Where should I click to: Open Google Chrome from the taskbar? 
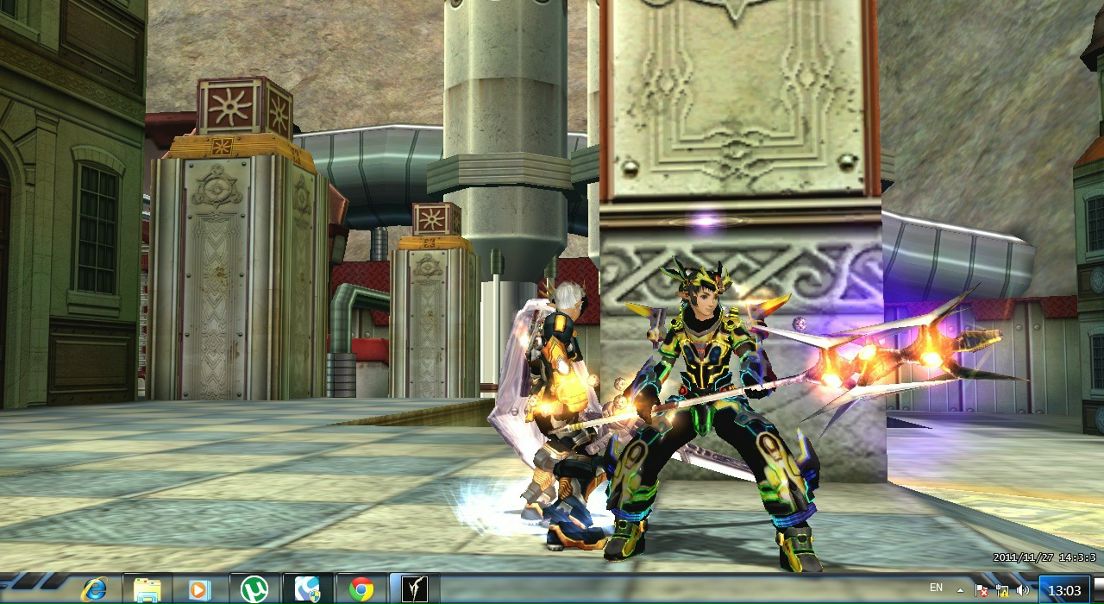[x=361, y=589]
